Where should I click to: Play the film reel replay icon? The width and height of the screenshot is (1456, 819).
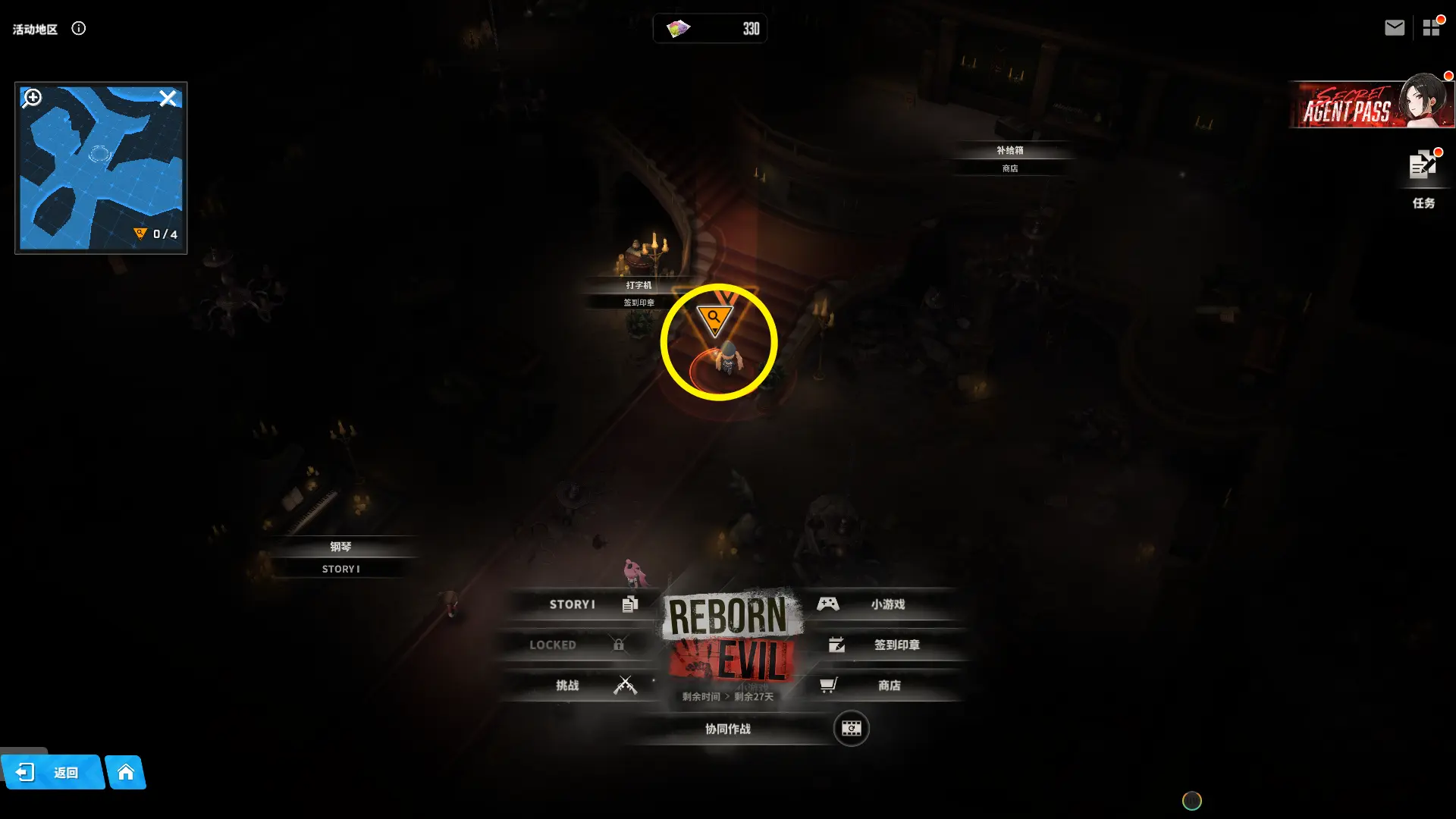click(x=851, y=729)
